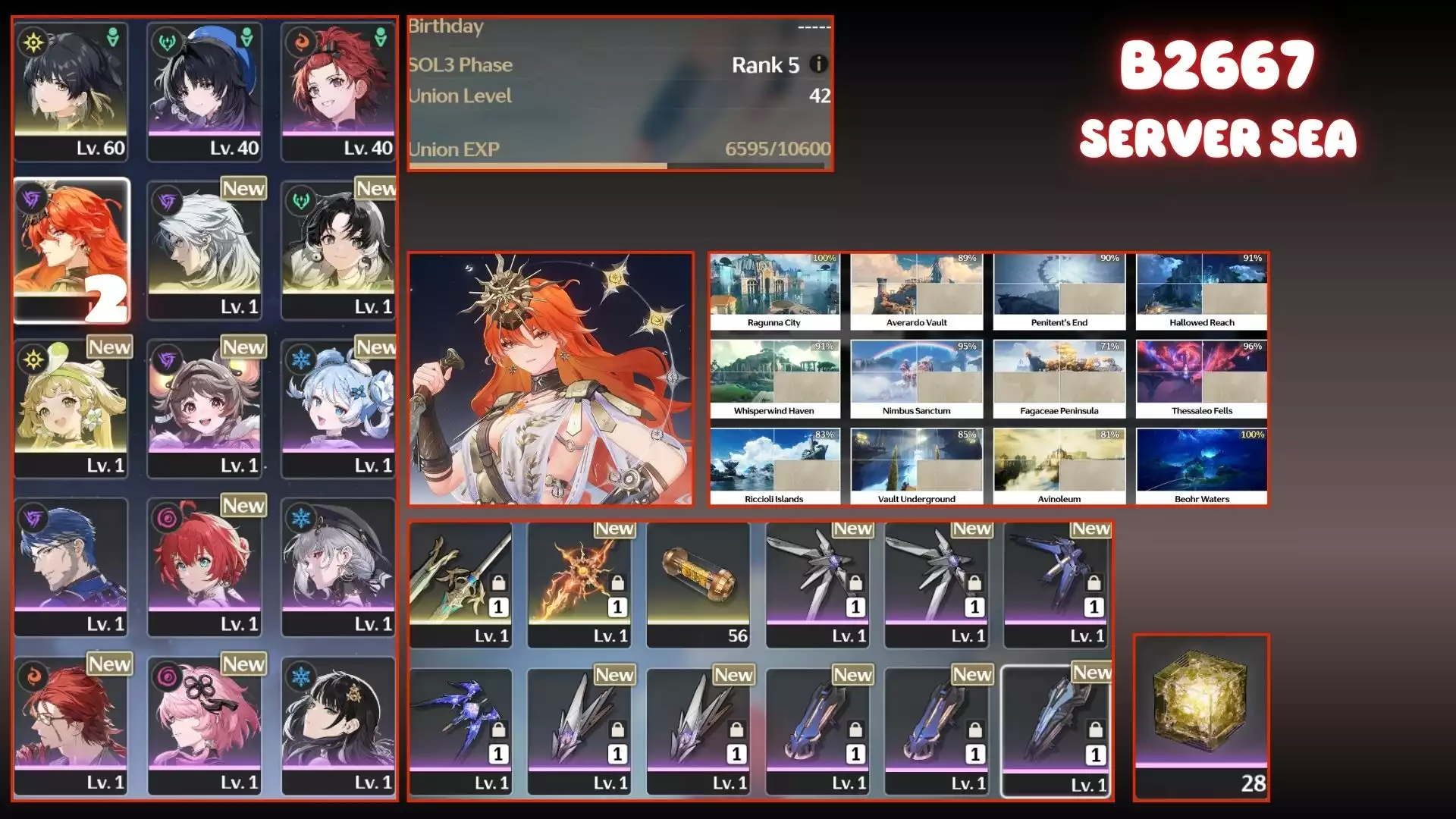Image resolution: width=1456 pixels, height=819 pixels.
Task: Pick the blonde girl with green headband
Action: [x=71, y=409]
